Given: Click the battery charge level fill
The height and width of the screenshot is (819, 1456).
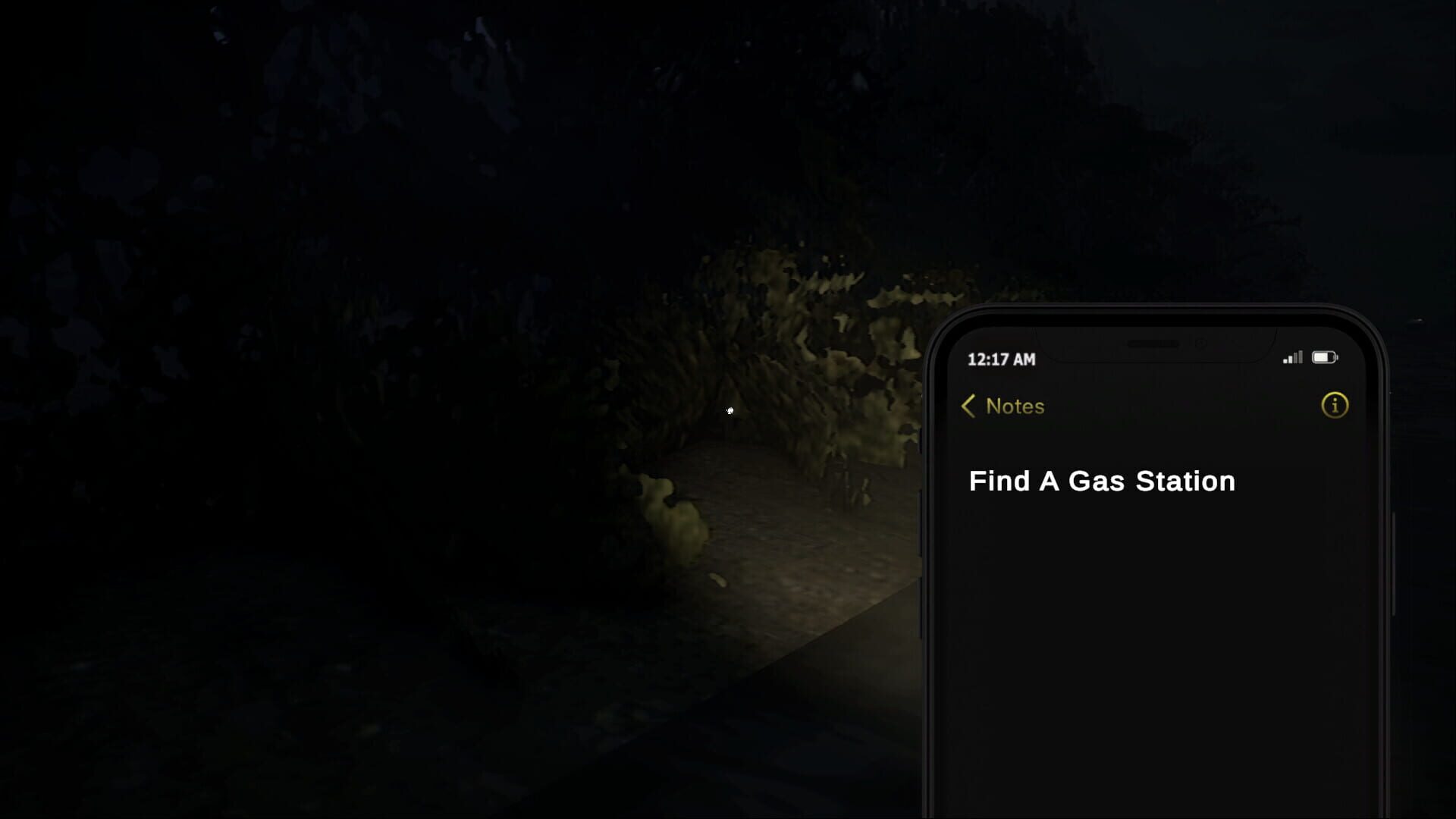Looking at the screenshot, I should pos(1323,356).
